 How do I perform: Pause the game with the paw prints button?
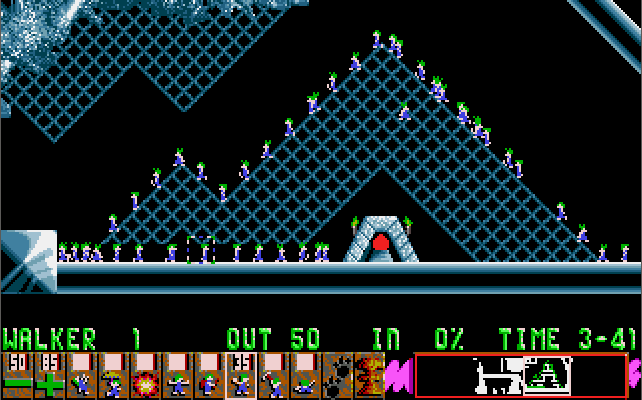tap(337, 376)
